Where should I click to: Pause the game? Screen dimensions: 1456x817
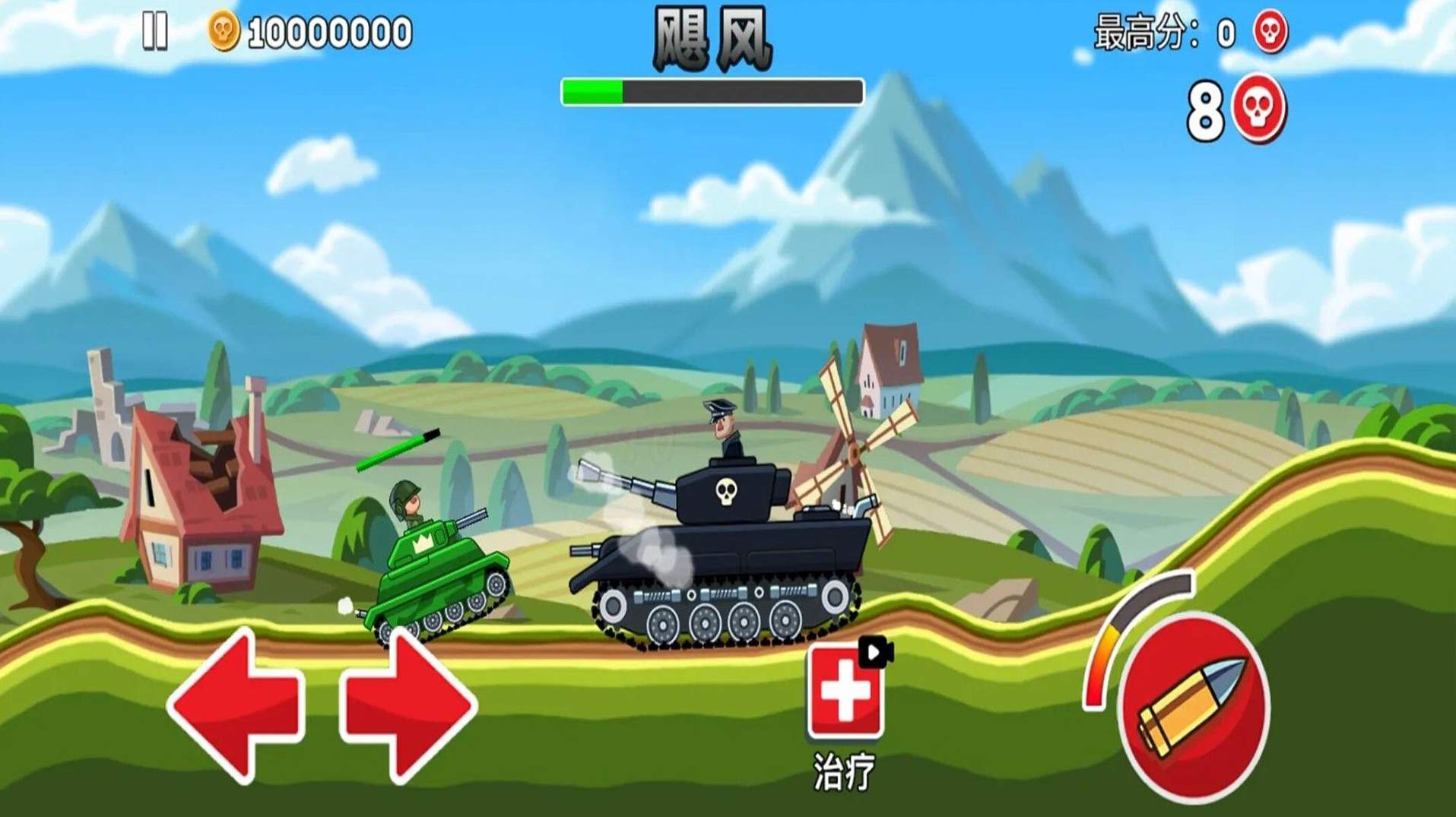pyautogui.click(x=155, y=29)
